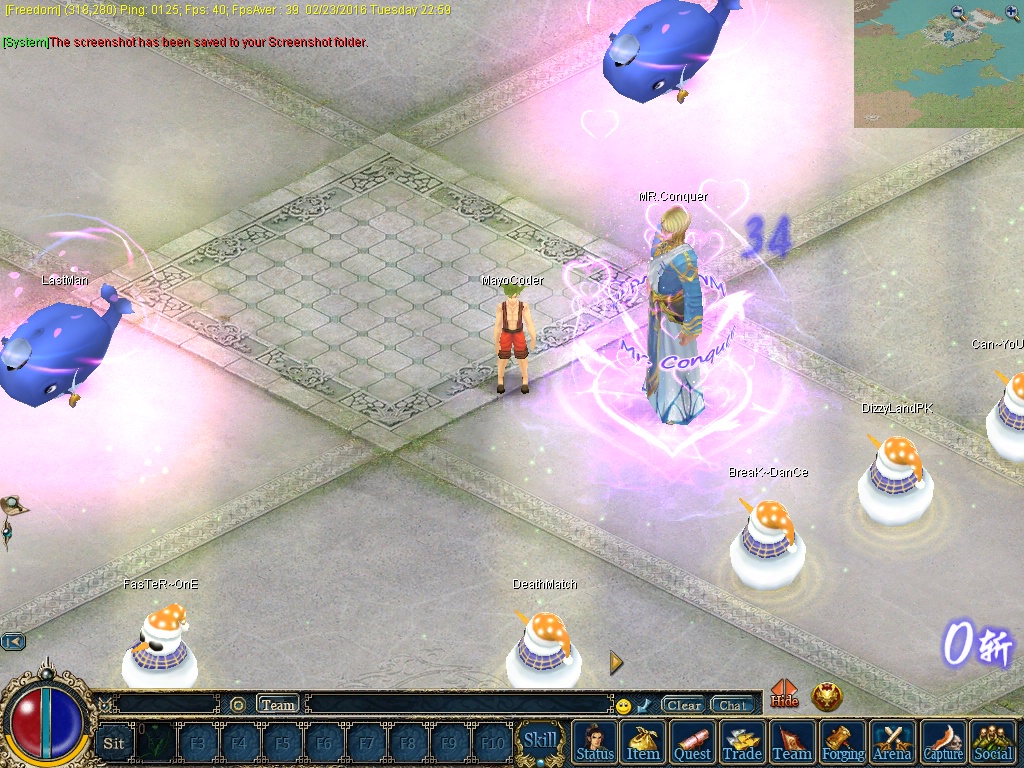Open the Social panel
Image resolution: width=1024 pixels, height=768 pixels.
click(x=993, y=742)
